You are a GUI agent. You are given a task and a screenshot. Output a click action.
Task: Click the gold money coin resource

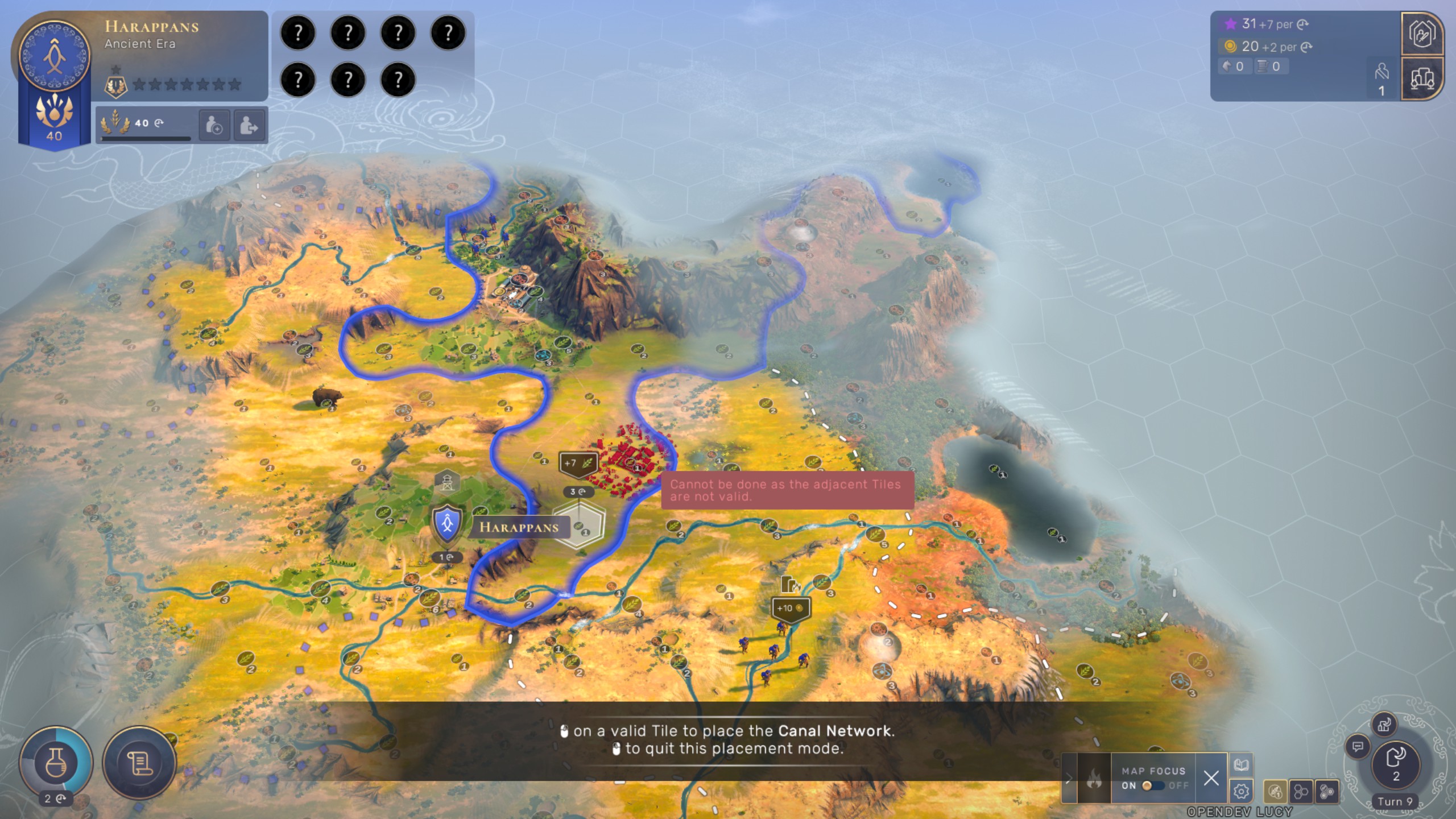coord(1230,47)
